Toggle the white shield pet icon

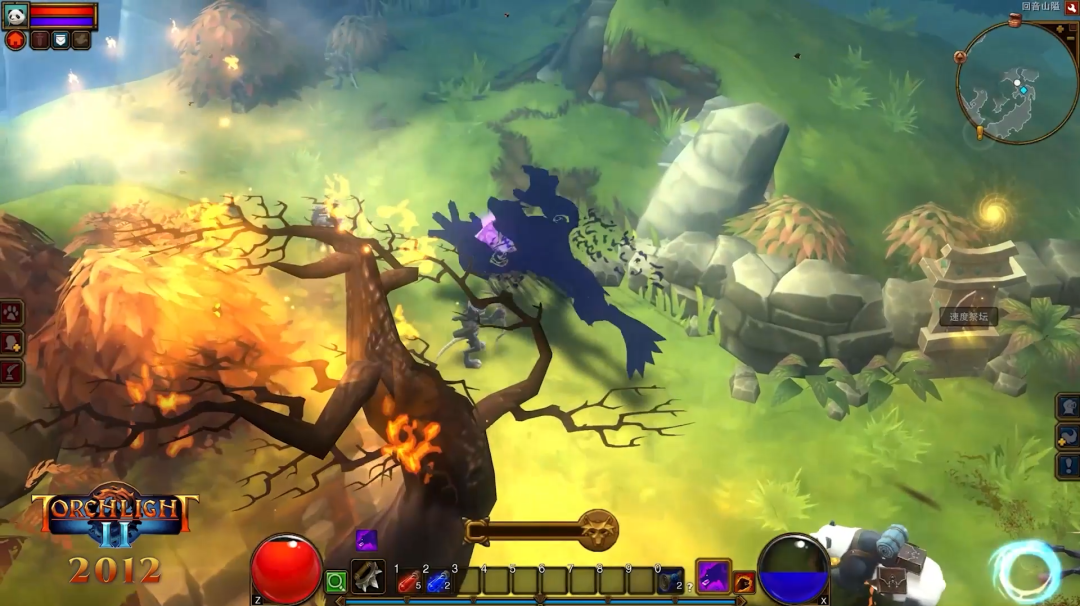click(x=59, y=40)
